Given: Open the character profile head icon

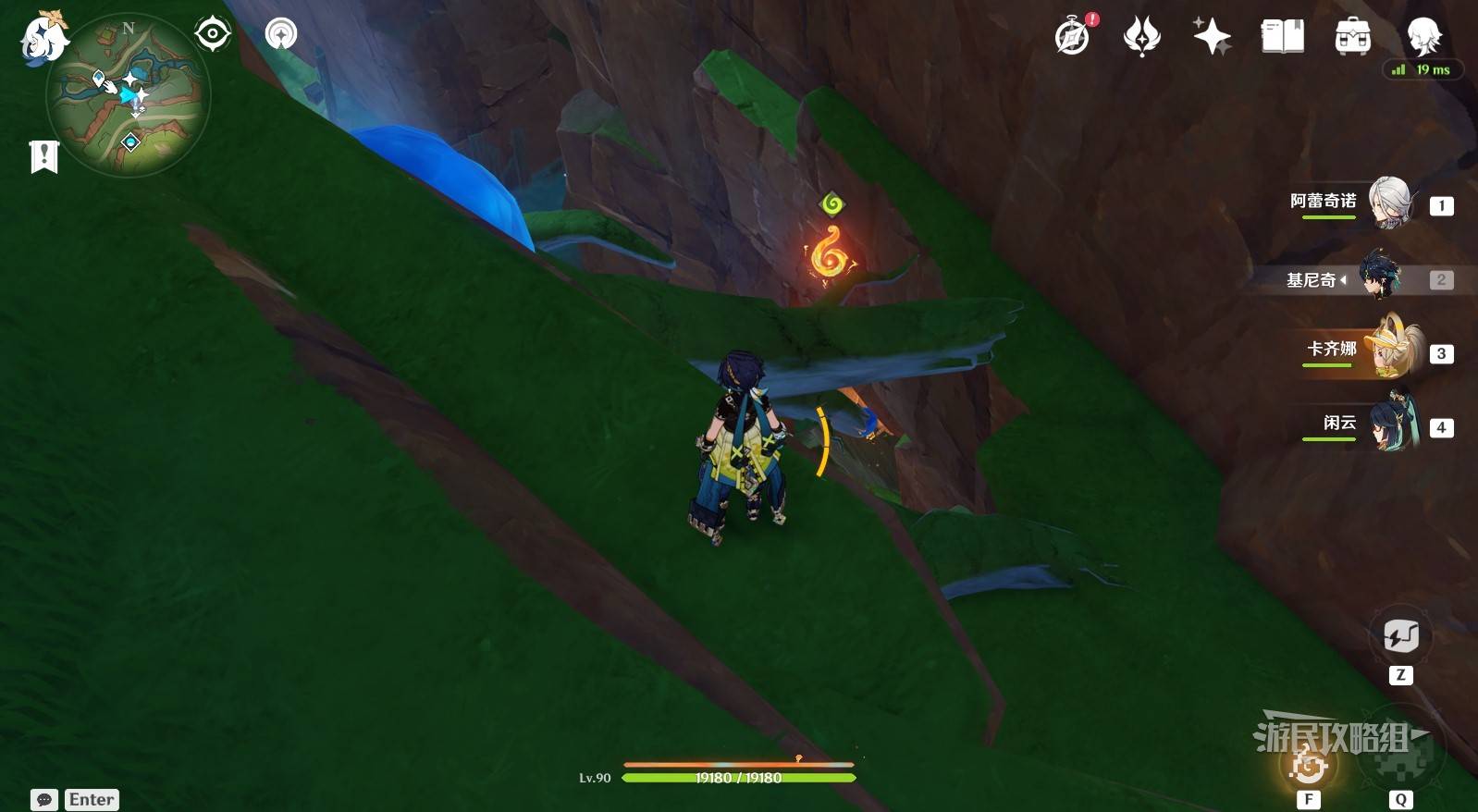Looking at the screenshot, I should pyautogui.click(x=1423, y=35).
